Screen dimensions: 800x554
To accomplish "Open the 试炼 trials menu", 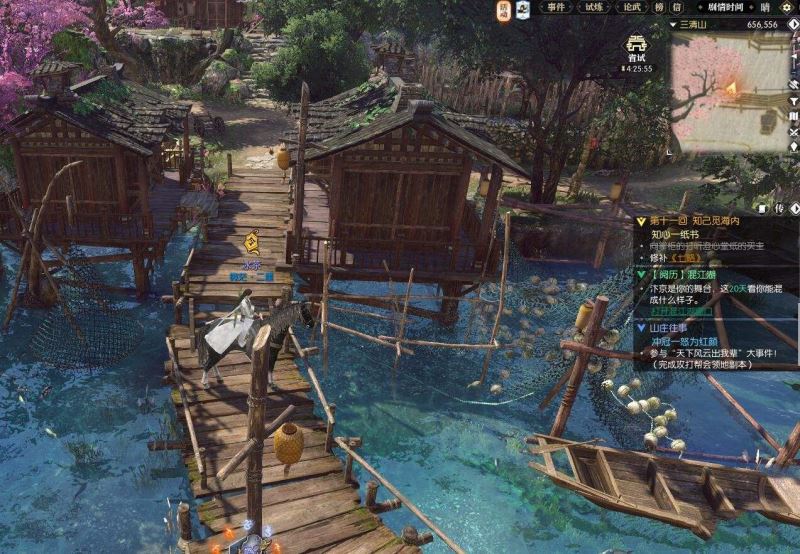I will [594, 8].
